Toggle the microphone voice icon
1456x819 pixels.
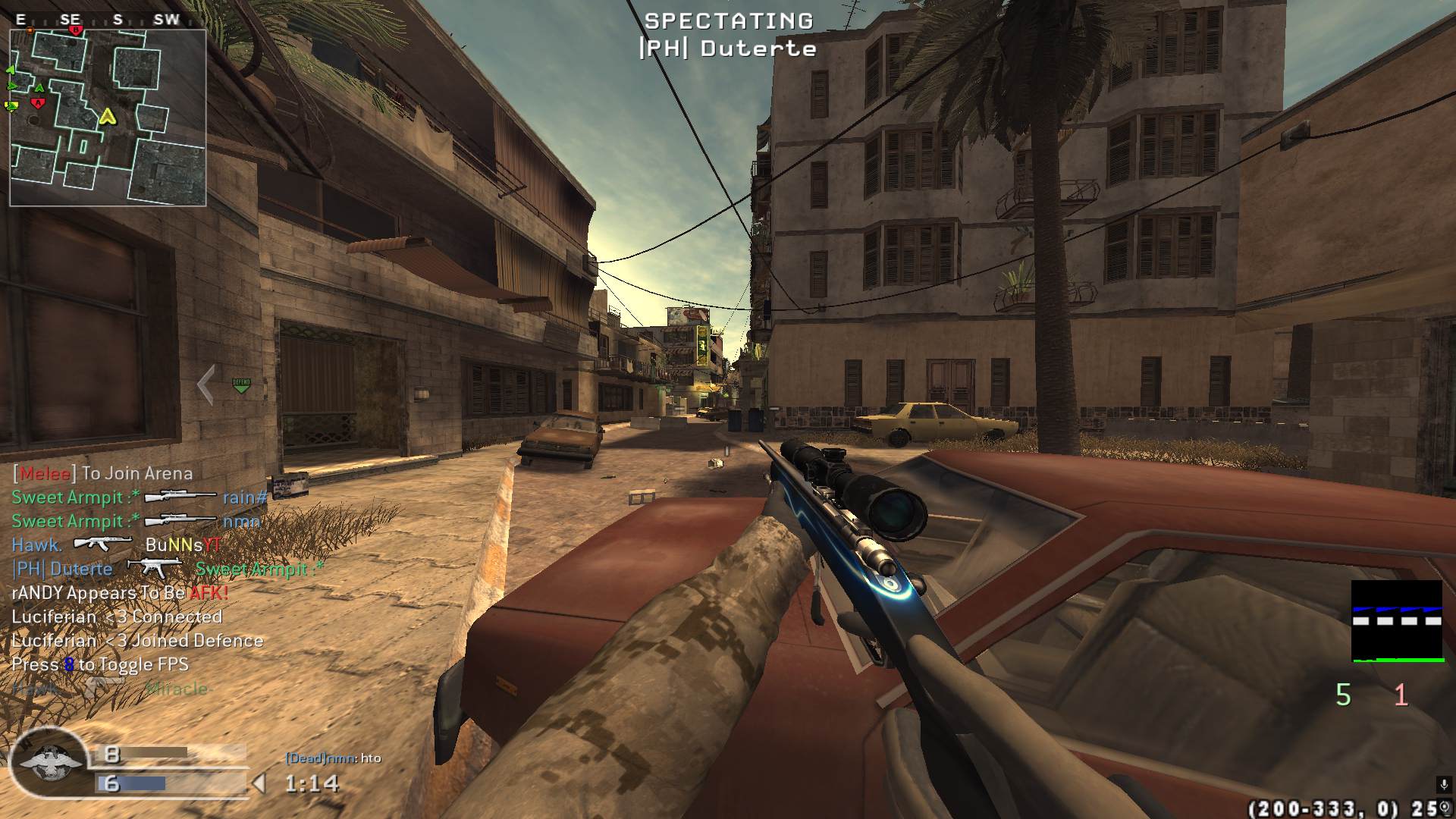pos(1442,785)
